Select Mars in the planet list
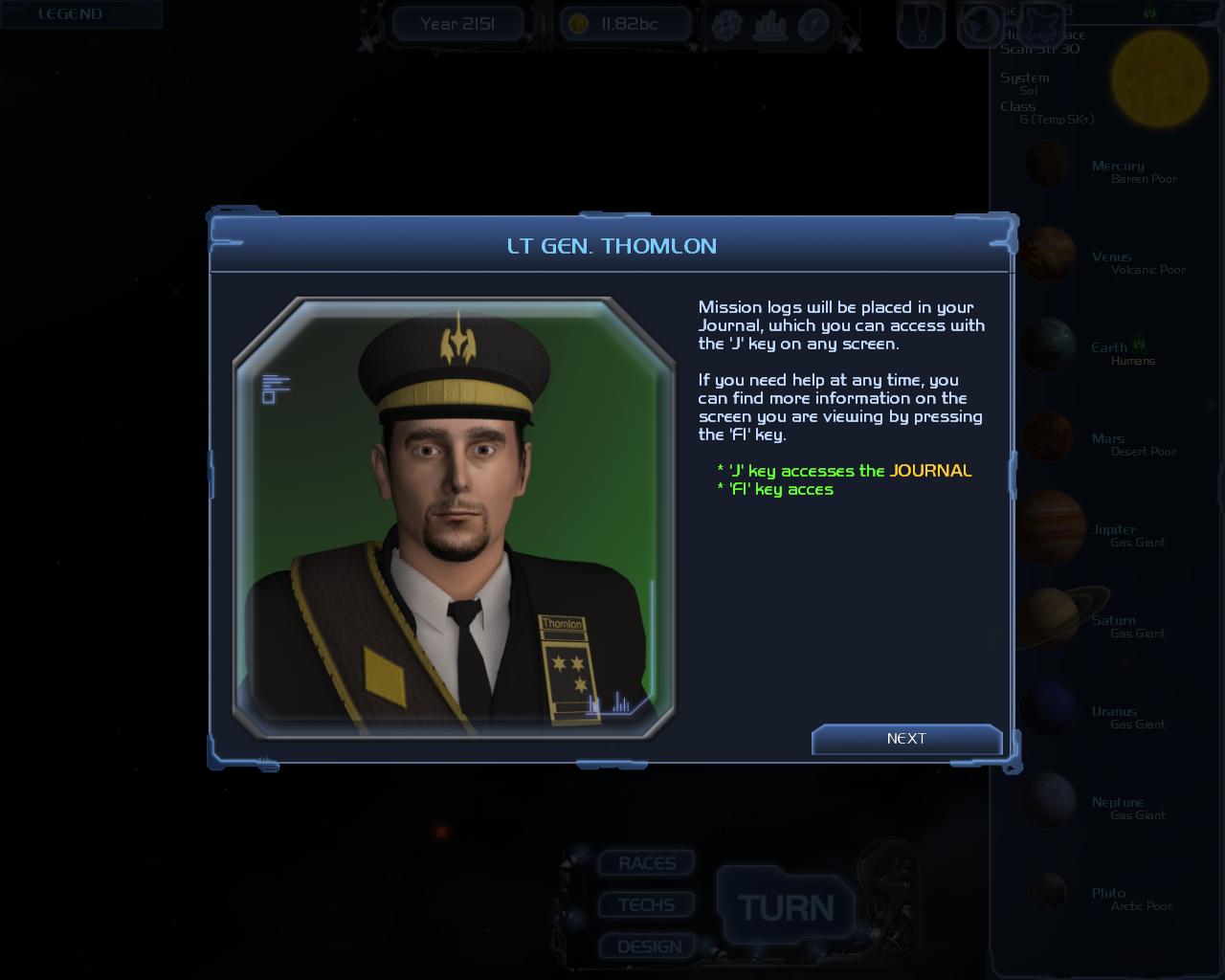 1049,437
